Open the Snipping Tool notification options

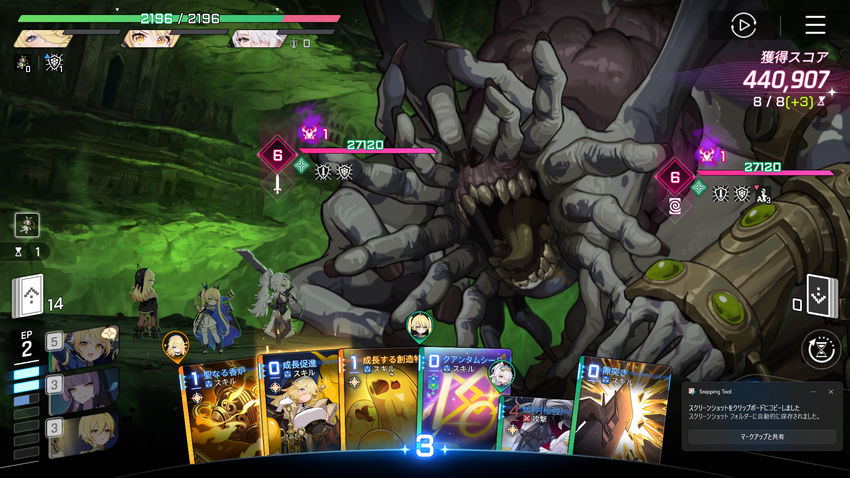point(812,392)
